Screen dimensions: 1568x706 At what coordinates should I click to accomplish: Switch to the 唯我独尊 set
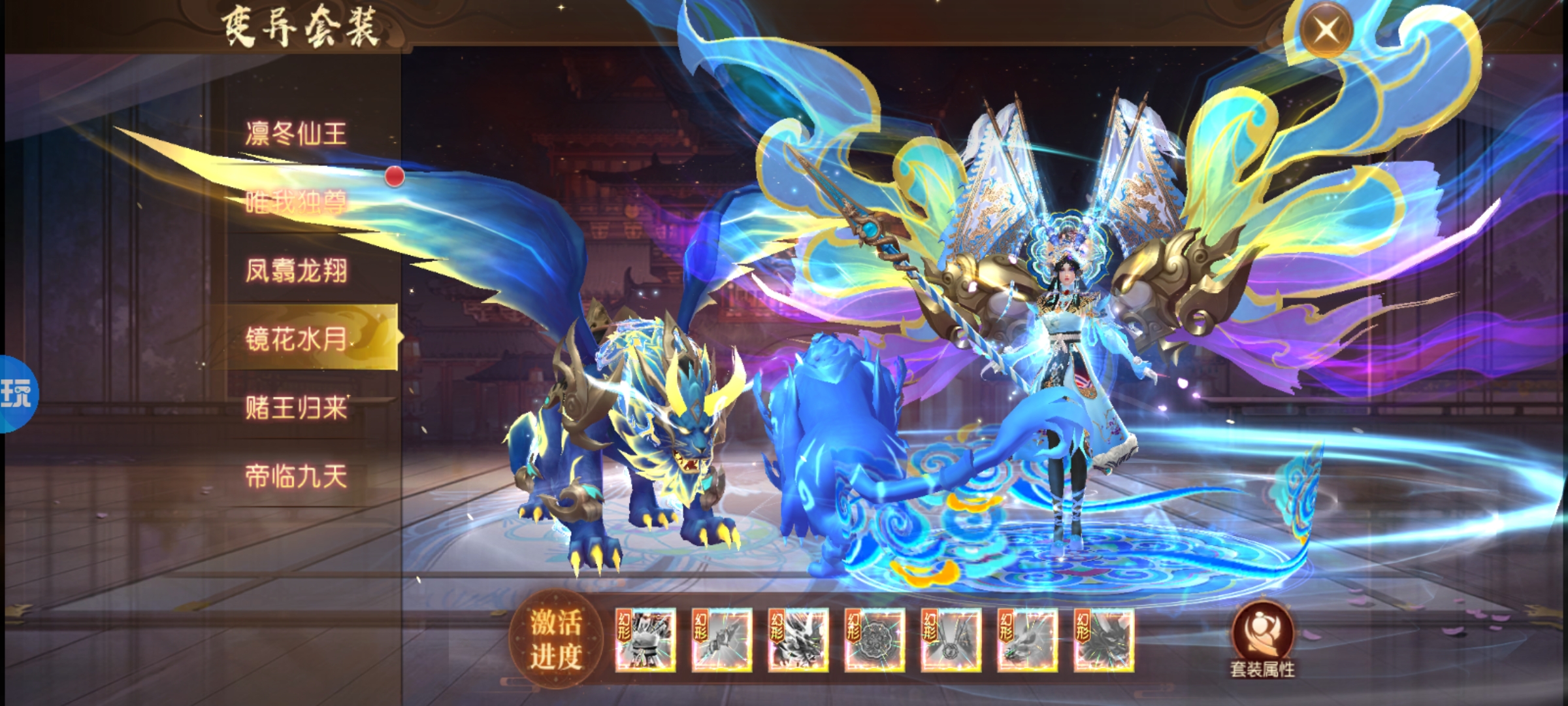[296, 202]
